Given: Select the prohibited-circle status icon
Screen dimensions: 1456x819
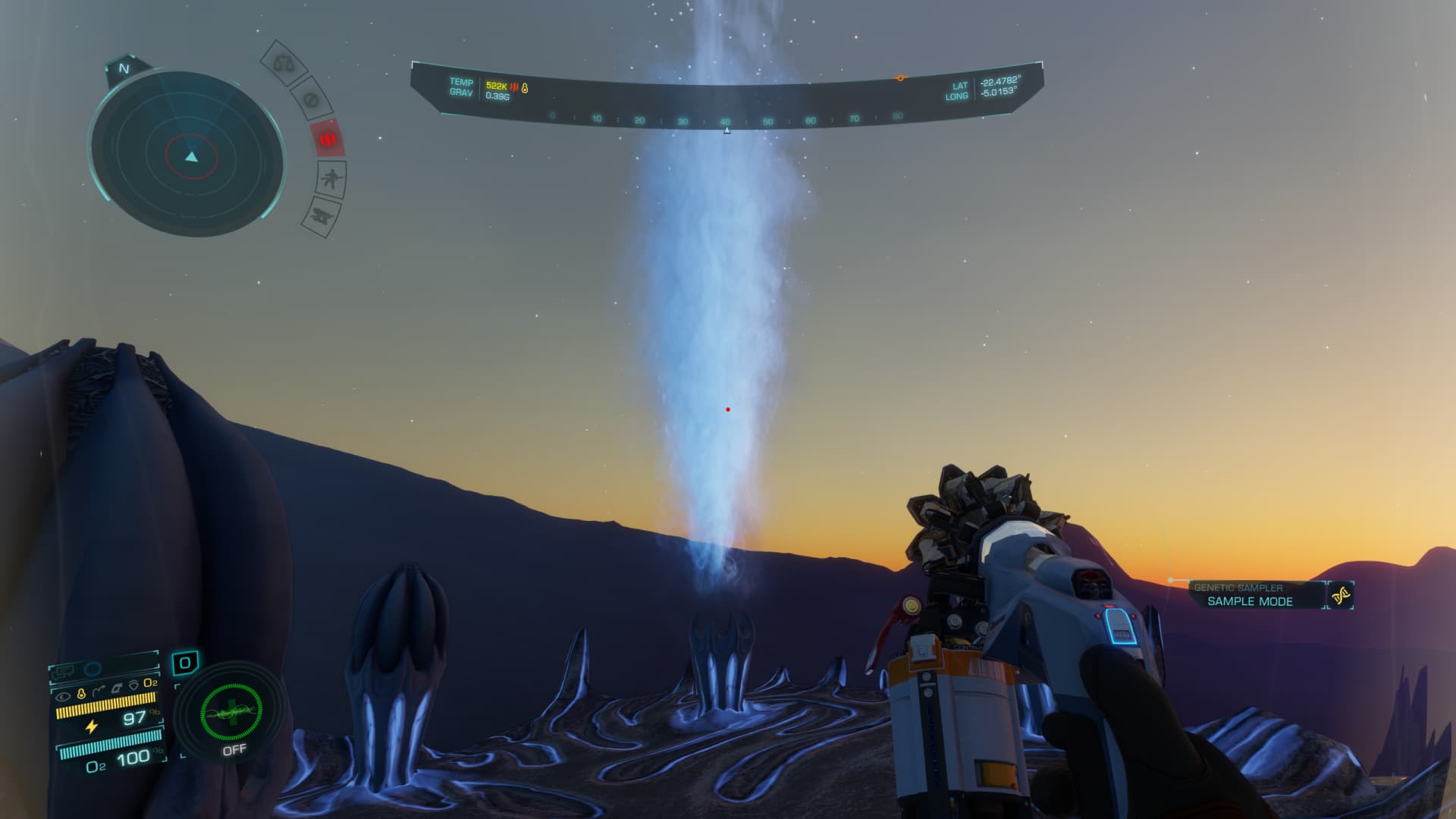Looking at the screenshot, I should 309,99.
